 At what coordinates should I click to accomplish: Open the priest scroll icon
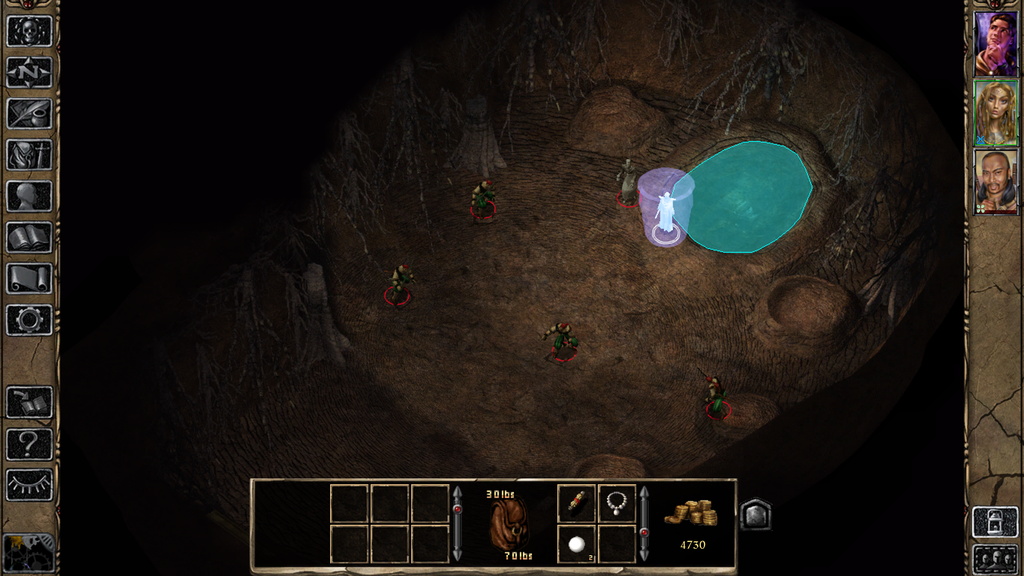(x=29, y=278)
